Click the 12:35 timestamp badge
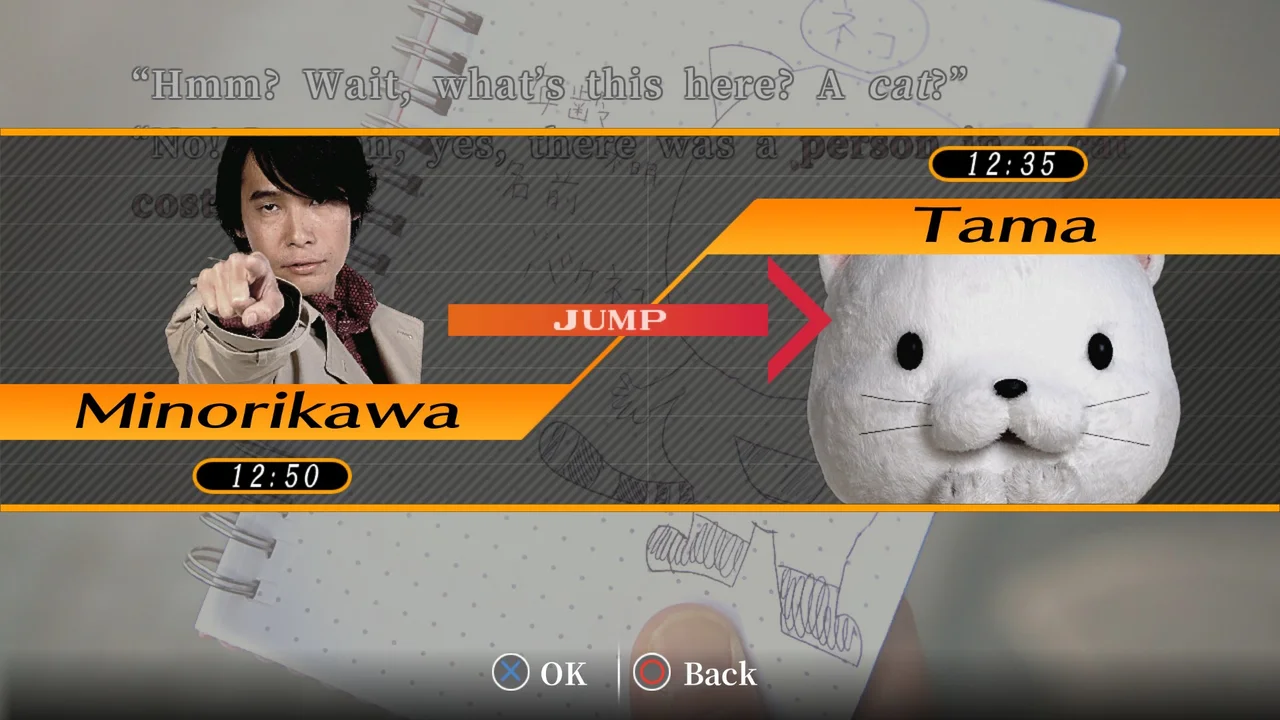Image resolution: width=1280 pixels, height=720 pixels. coord(1008,165)
